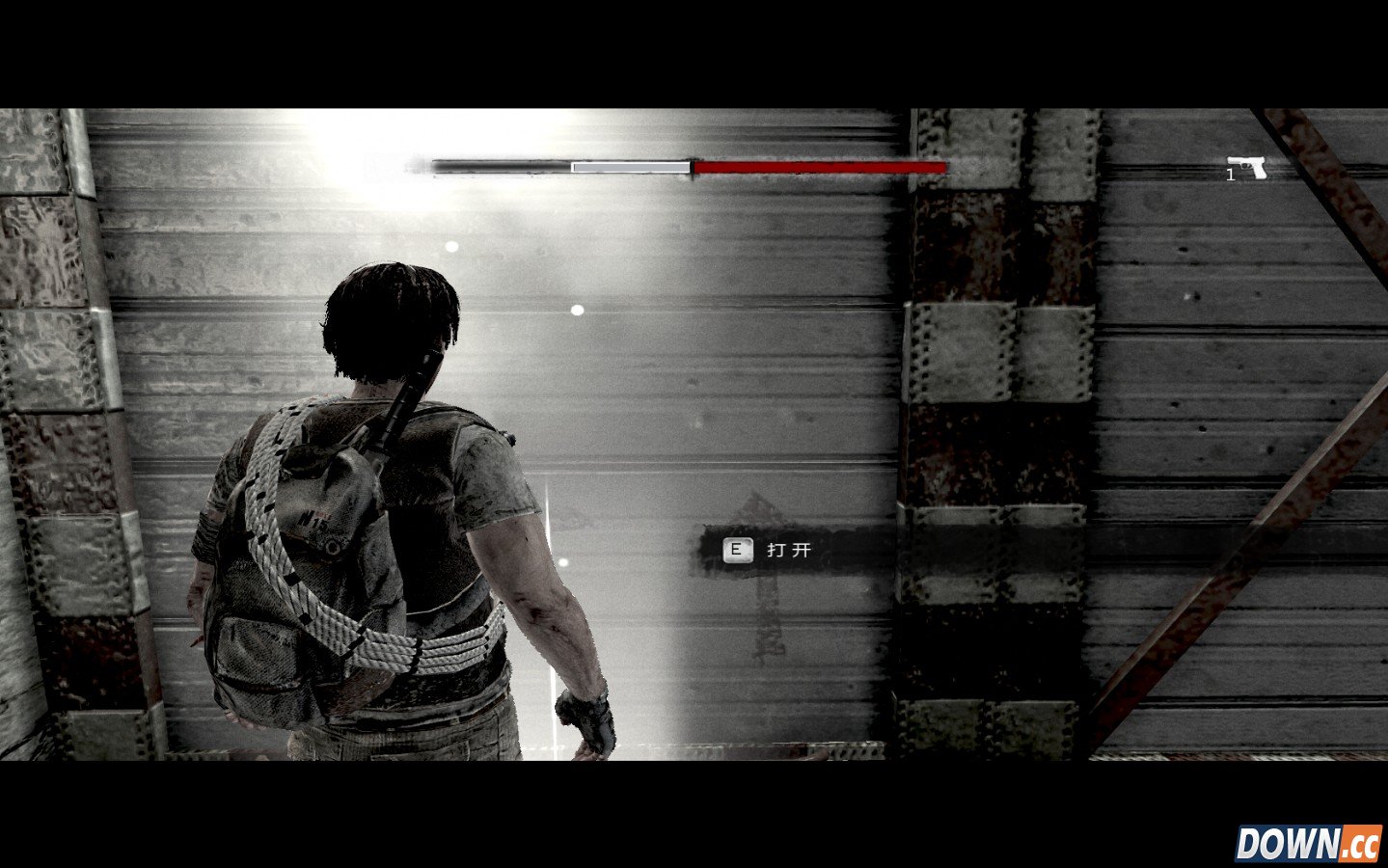
Task: Select the pistol weapon icon
Action: 1248,167
